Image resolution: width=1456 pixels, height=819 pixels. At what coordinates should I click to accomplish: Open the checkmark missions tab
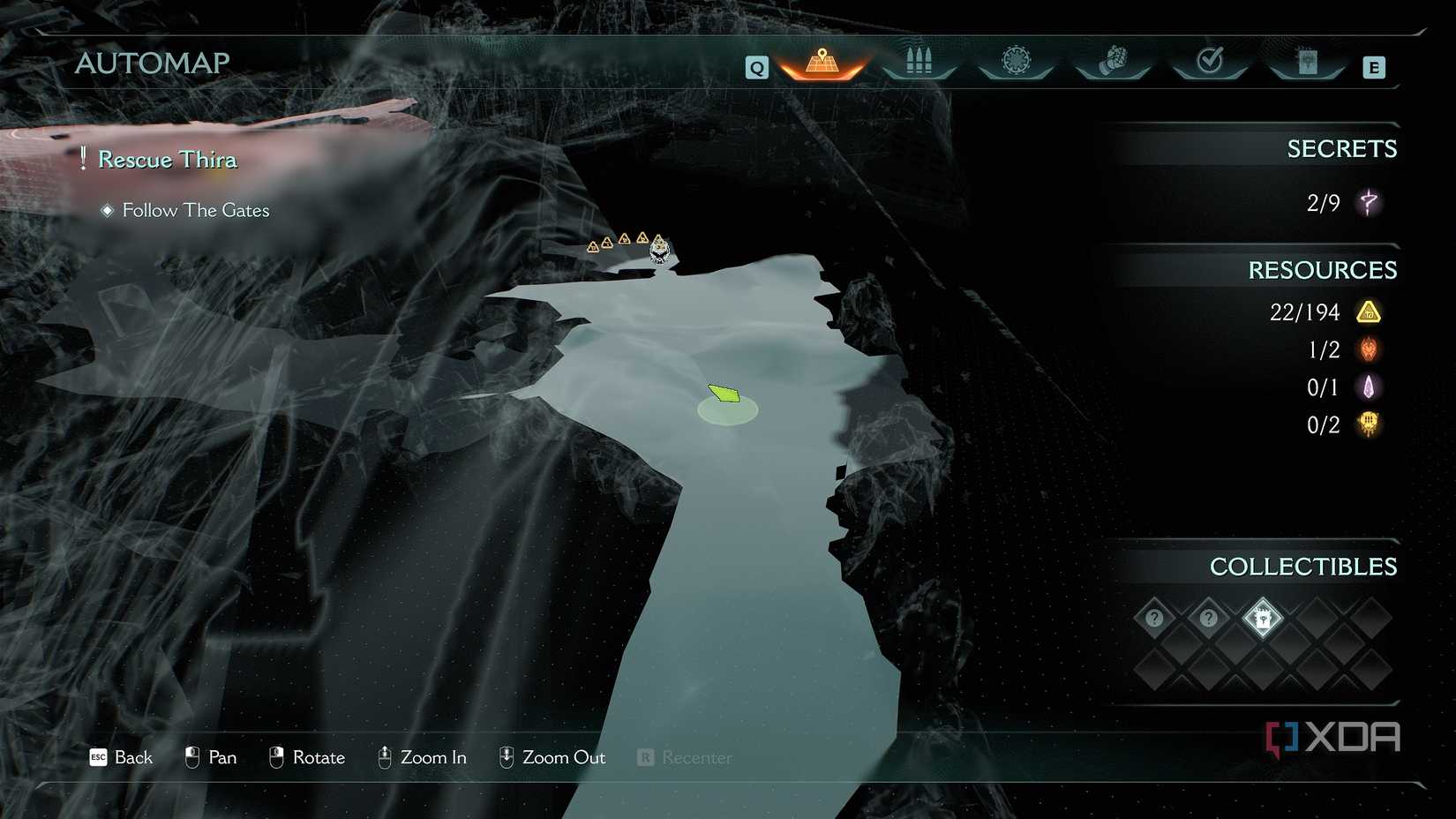click(1210, 62)
